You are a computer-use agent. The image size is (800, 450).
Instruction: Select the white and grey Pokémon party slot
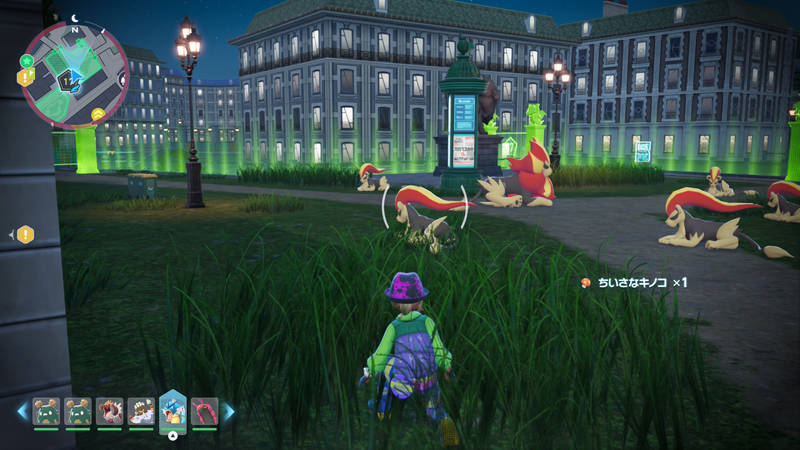click(x=140, y=410)
